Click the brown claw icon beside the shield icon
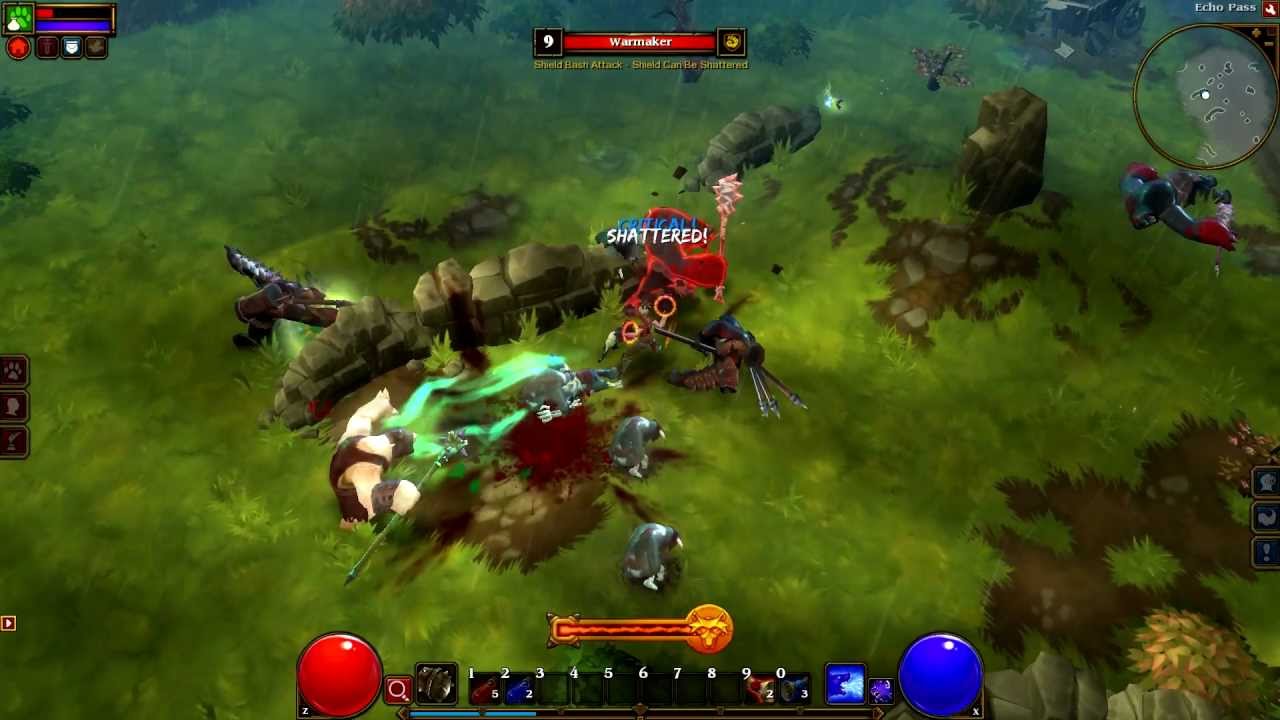The image size is (1280, 720). click(x=97, y=46)
